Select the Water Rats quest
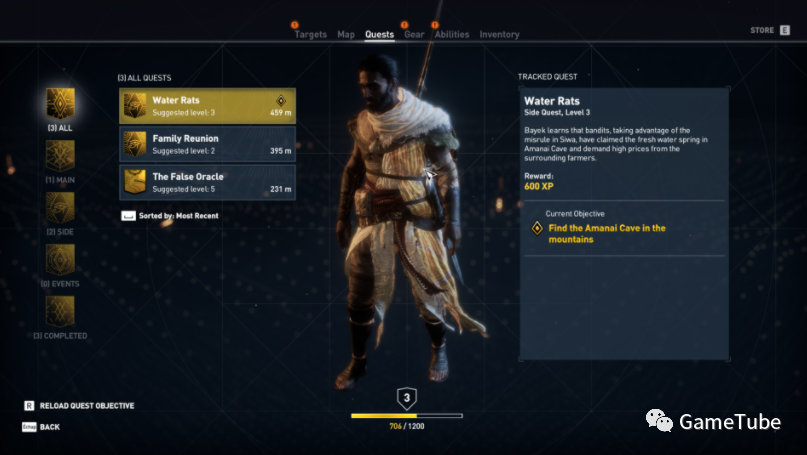The image size is (807, 455). [207, 105]
